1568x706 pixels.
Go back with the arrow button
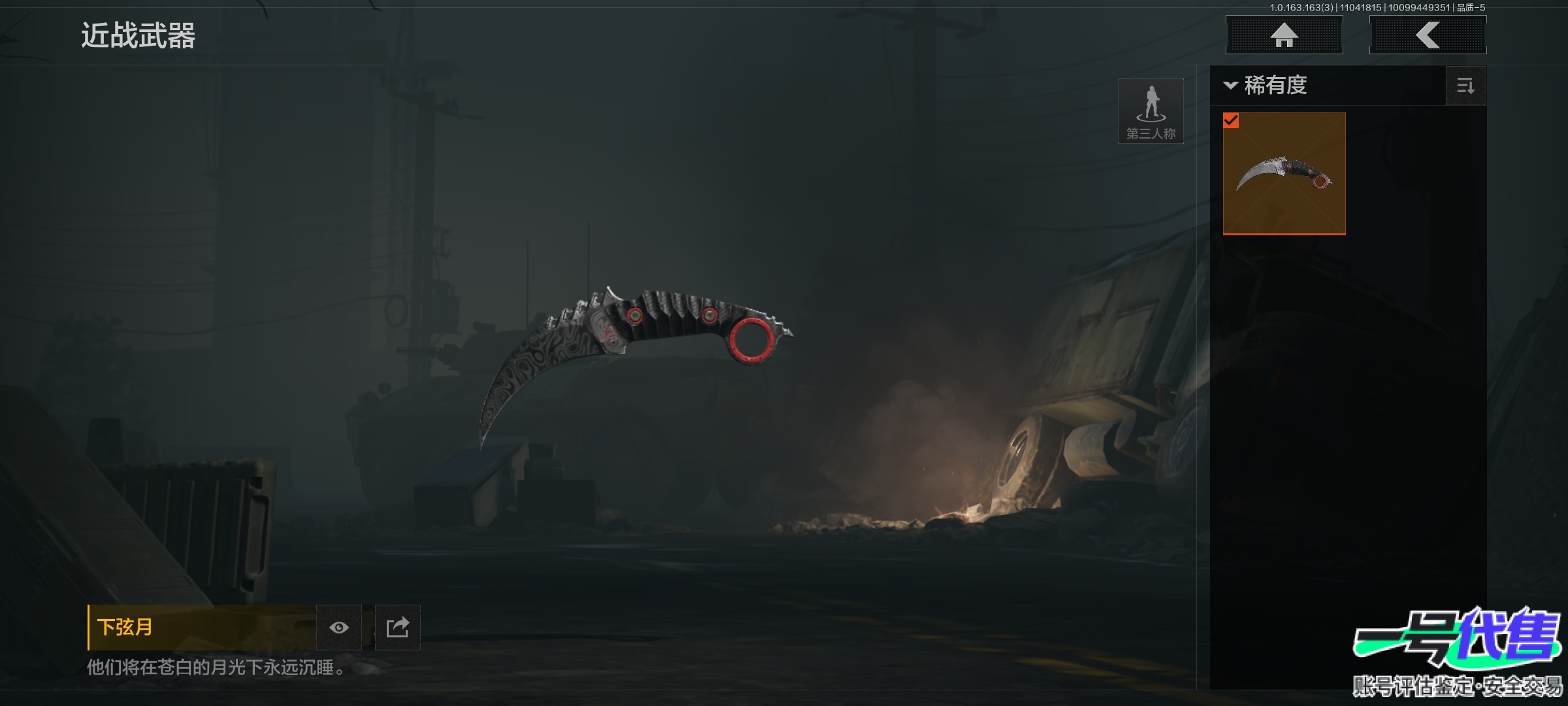tap(1428, 35)
